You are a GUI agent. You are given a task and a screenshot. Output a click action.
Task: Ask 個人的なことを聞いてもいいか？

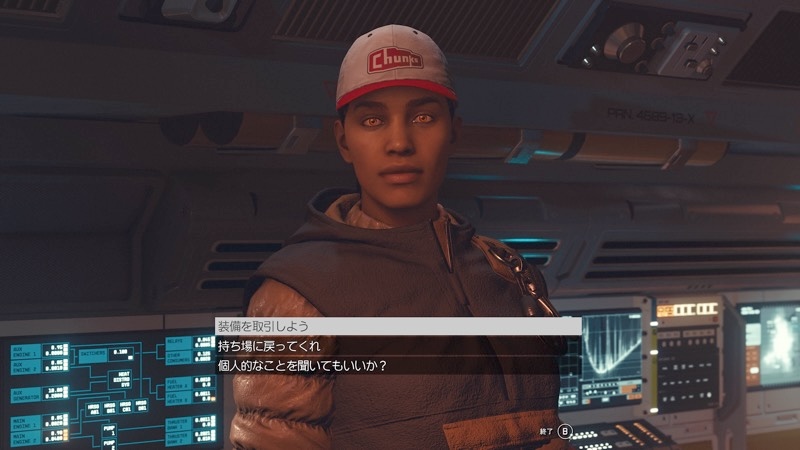(x=302, y=365)
